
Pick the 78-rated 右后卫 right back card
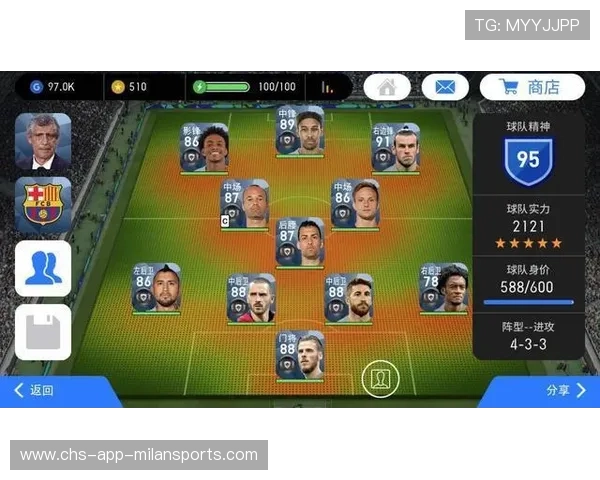pos(443,289)
